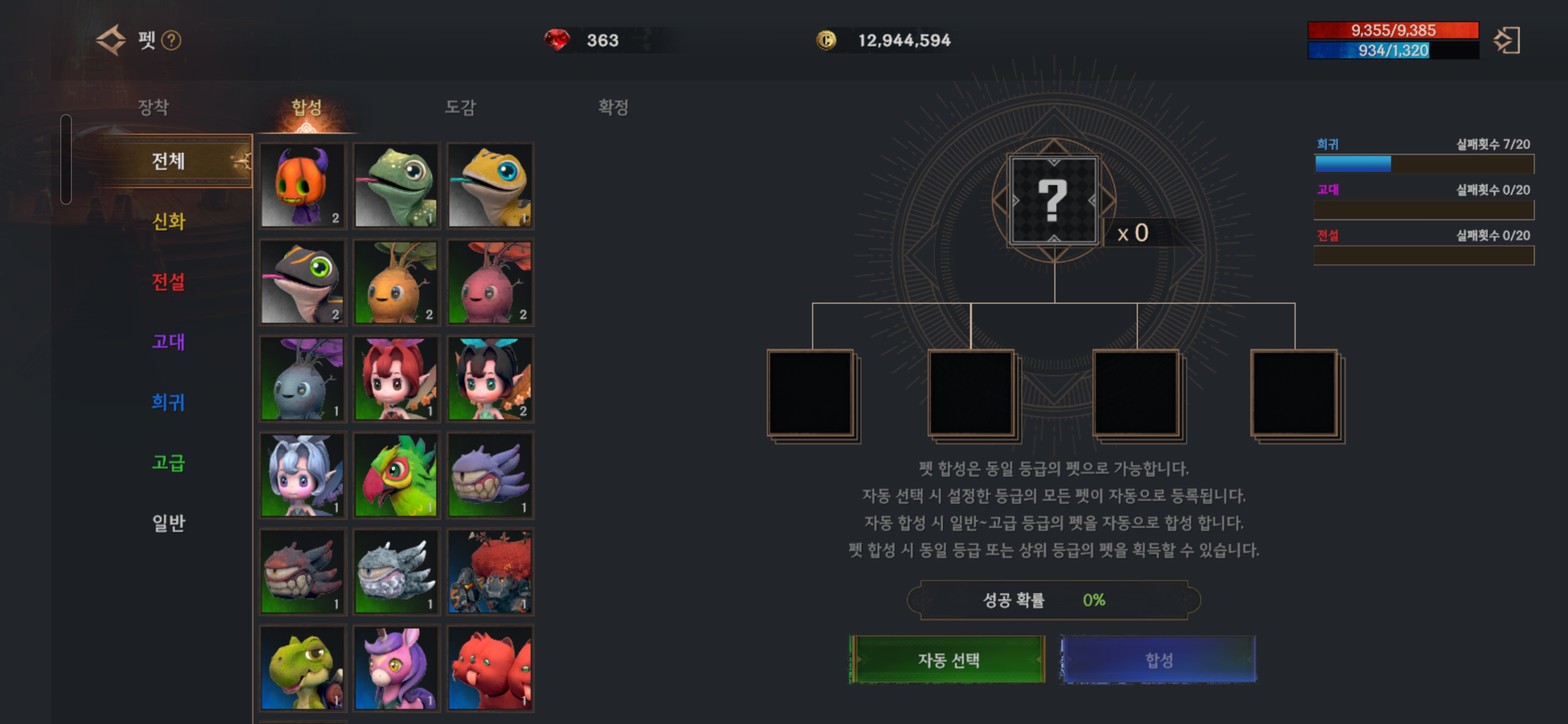The width and height of the screenshot is (1568, 724).
Task: Select the pumpkin-head devil pet
Action: pyautogui.click(x=303, y=186)
